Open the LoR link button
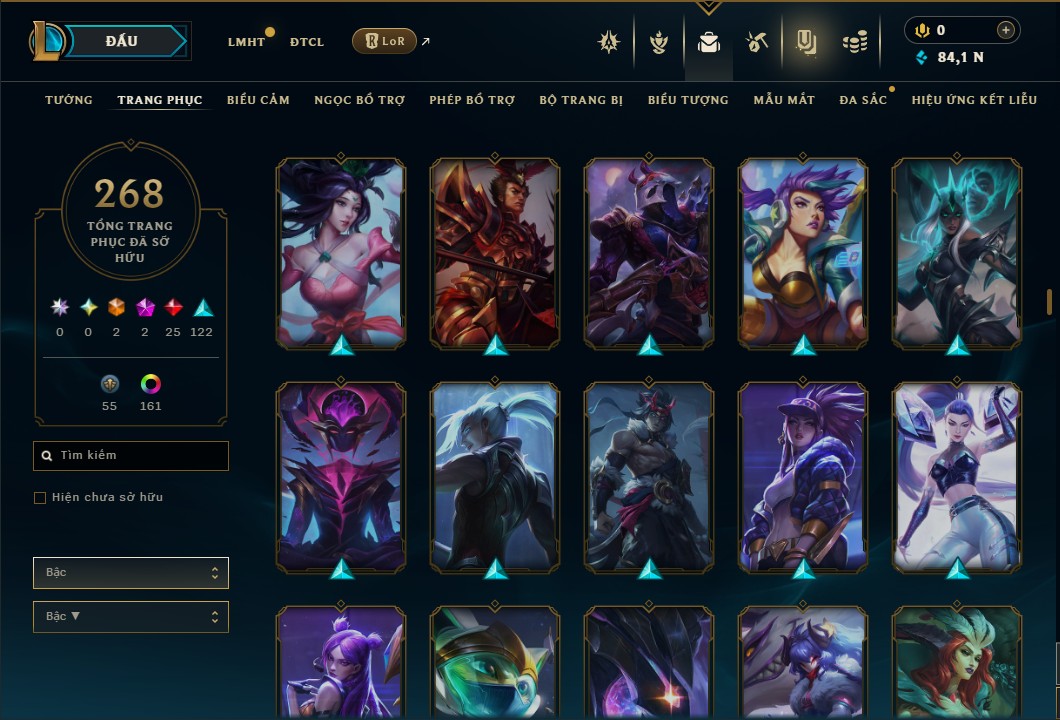 [384, 42]
